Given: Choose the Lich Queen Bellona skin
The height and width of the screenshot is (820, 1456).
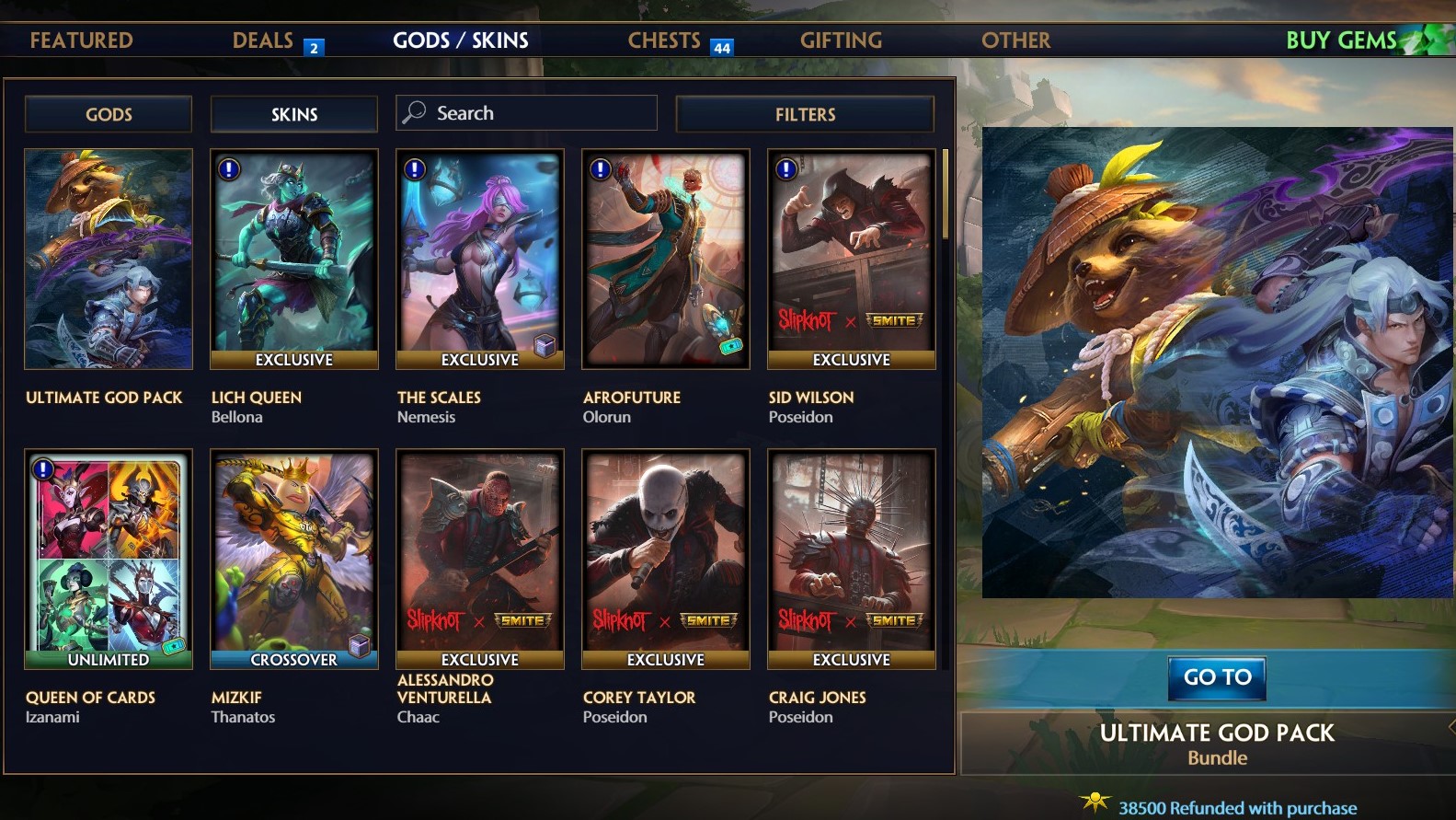Looking at the screenshot, I should pos(294,260).
